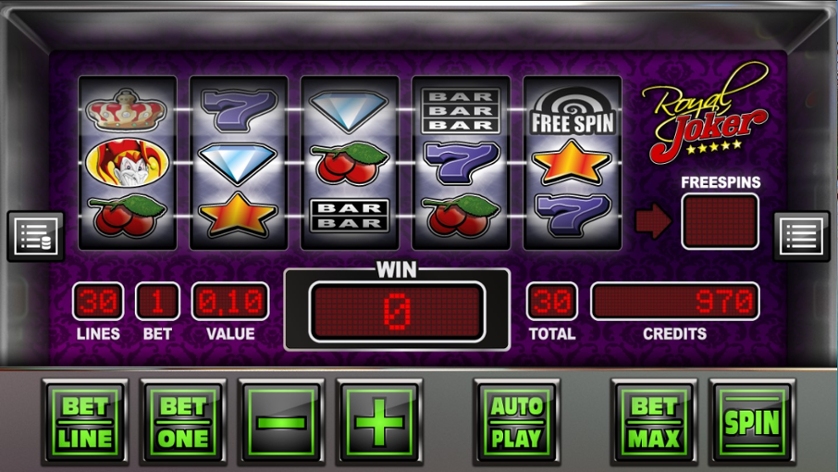Click the BET ONE button
838x472 pixels.
[184, 422]
